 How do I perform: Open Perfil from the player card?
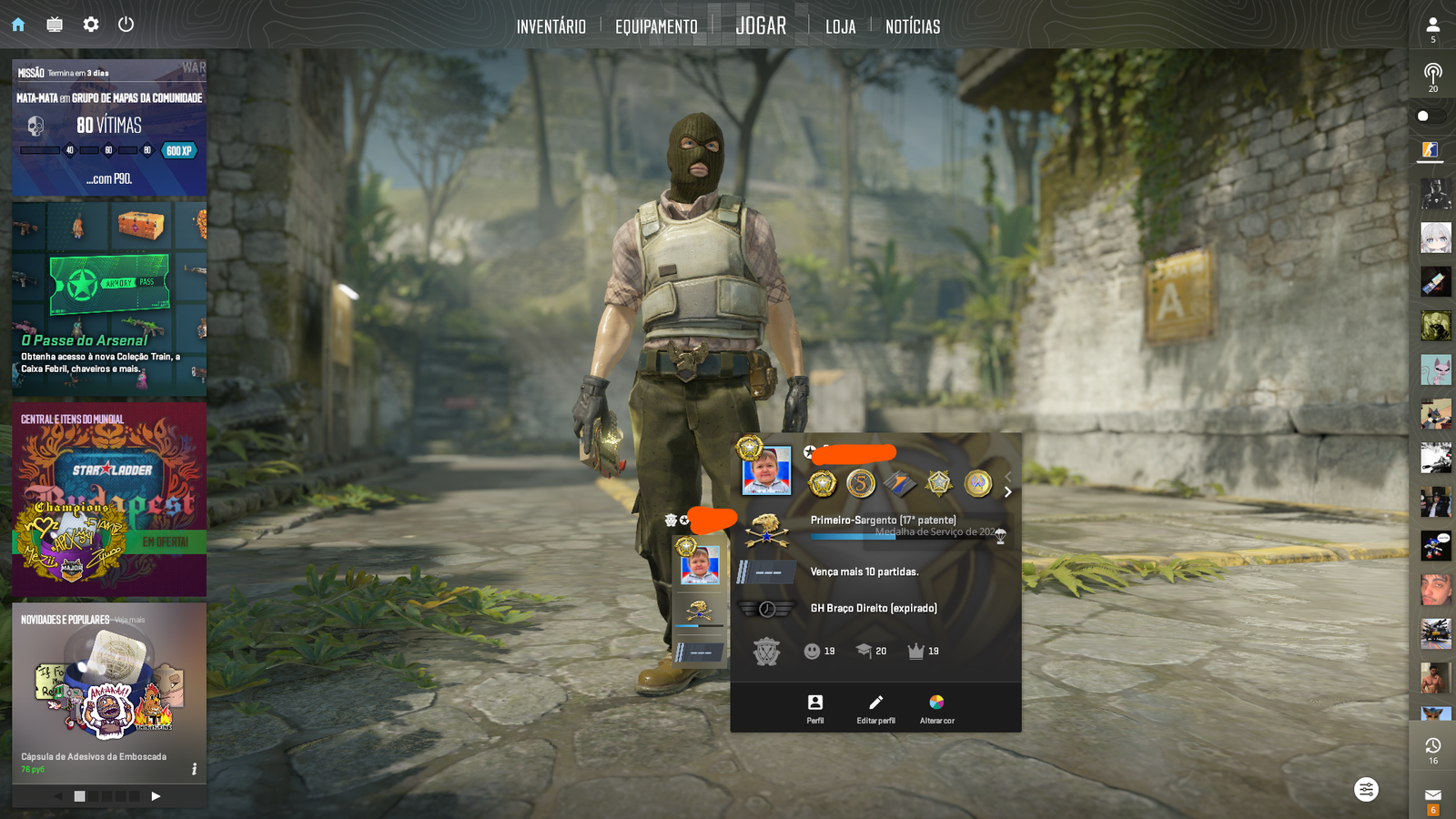tap(815, 708)
